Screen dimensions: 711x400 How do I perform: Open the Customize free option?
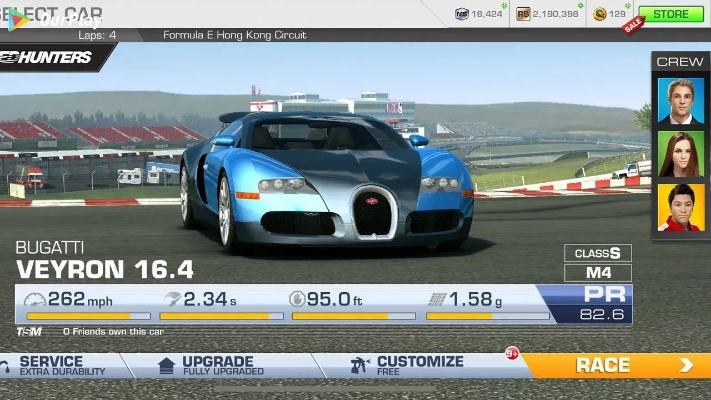coord(418,365)
